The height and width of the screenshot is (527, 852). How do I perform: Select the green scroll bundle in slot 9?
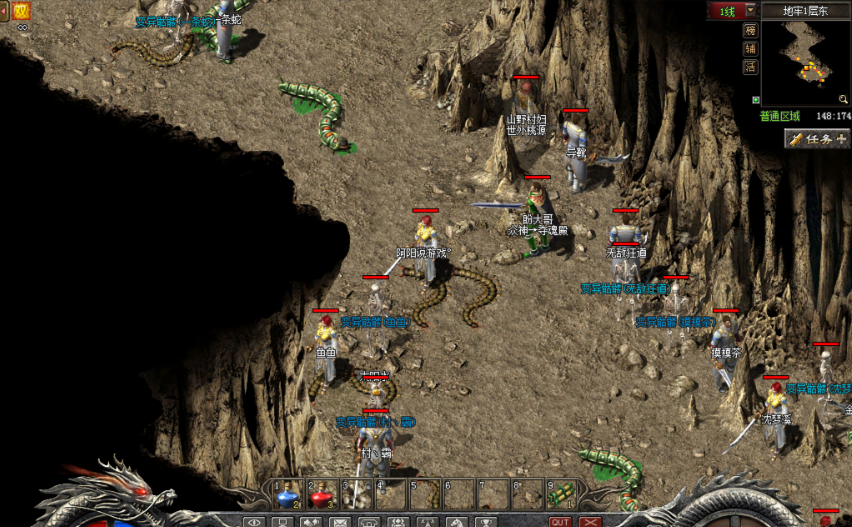pos(562,494)
